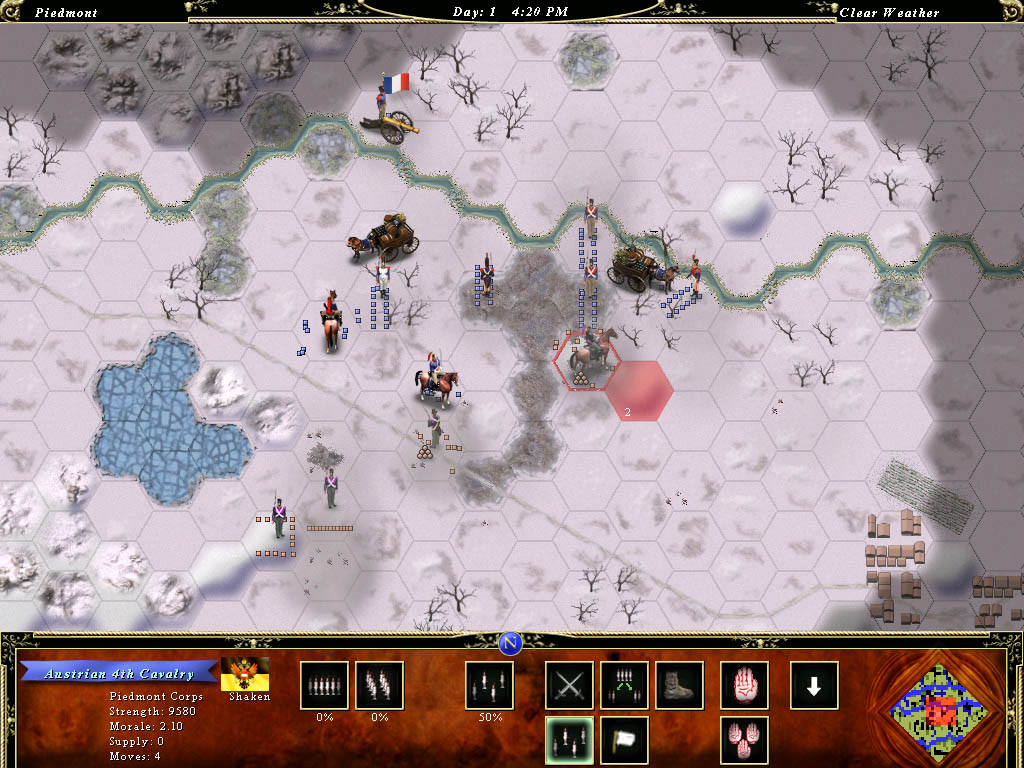Click the white flag icon
The height and width of the screenshot is (768, 1024).
pyautogui.click(x=624, y=740)
